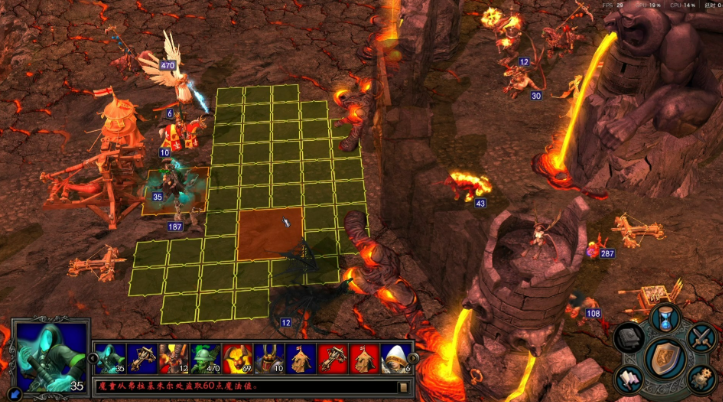Pick the red beast stack numbered 69
The width and height of the screenshot is (723, 402).
click(236, 357)
